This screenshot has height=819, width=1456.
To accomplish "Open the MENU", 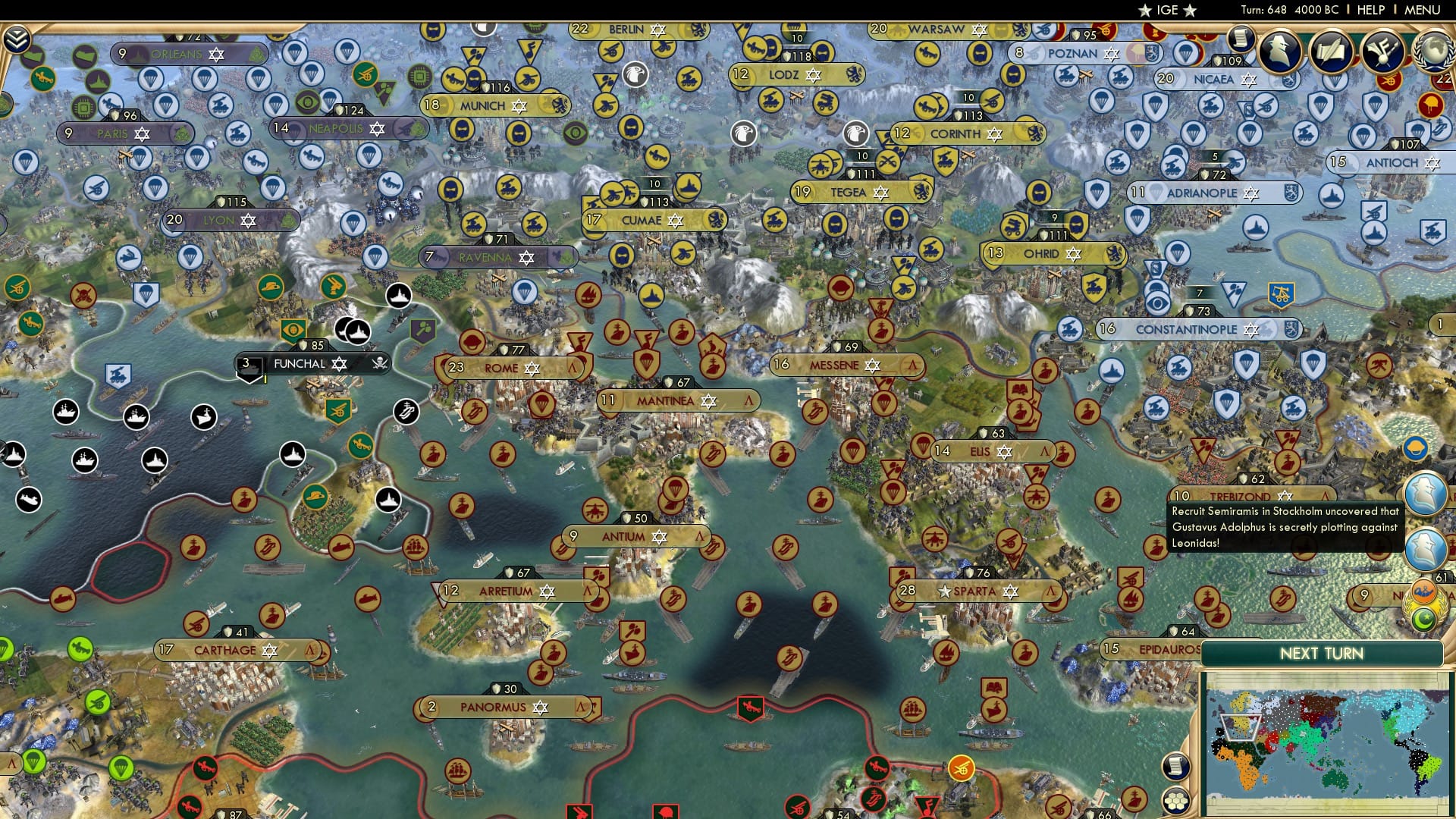I will pos(1423,10).
